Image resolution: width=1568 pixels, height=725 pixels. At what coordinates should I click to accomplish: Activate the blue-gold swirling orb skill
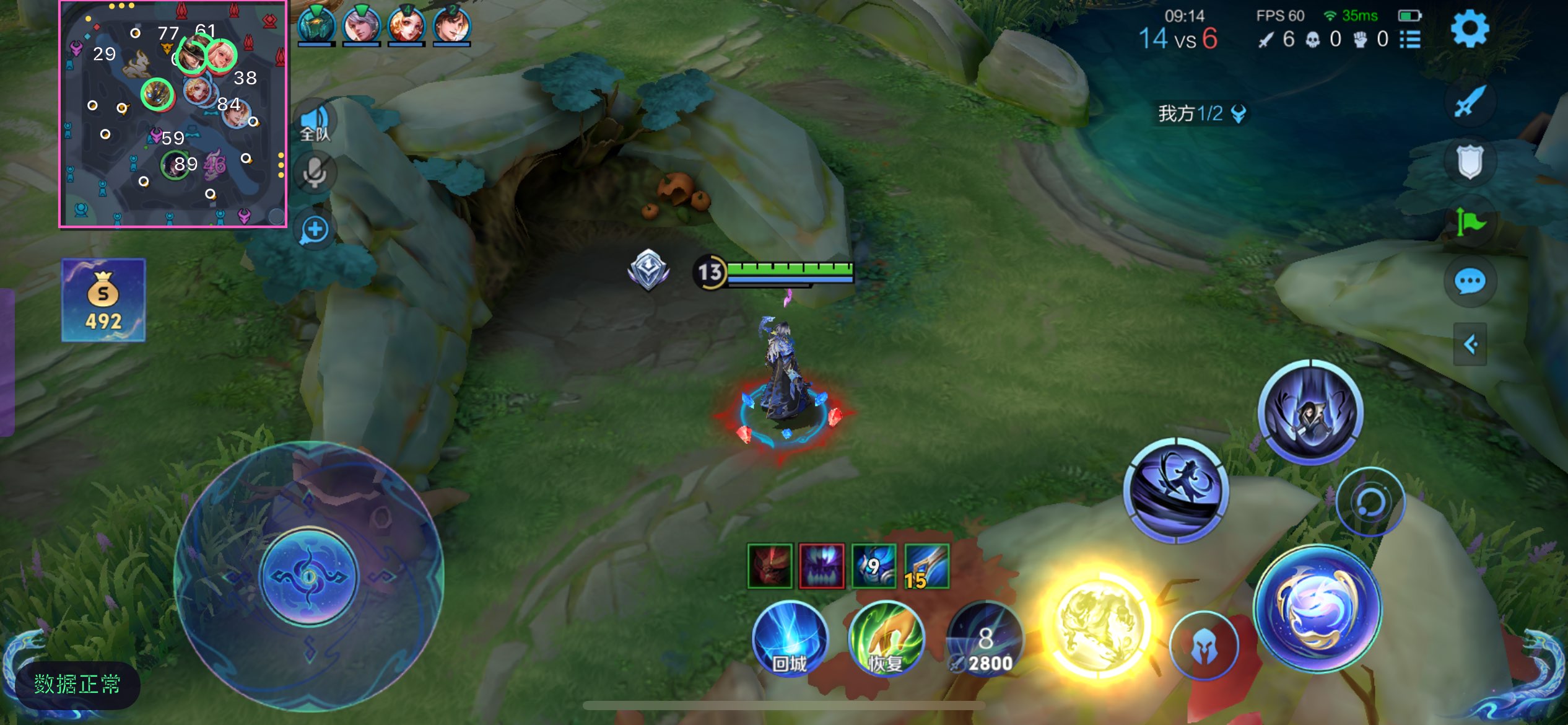(x=1317, y=609)
